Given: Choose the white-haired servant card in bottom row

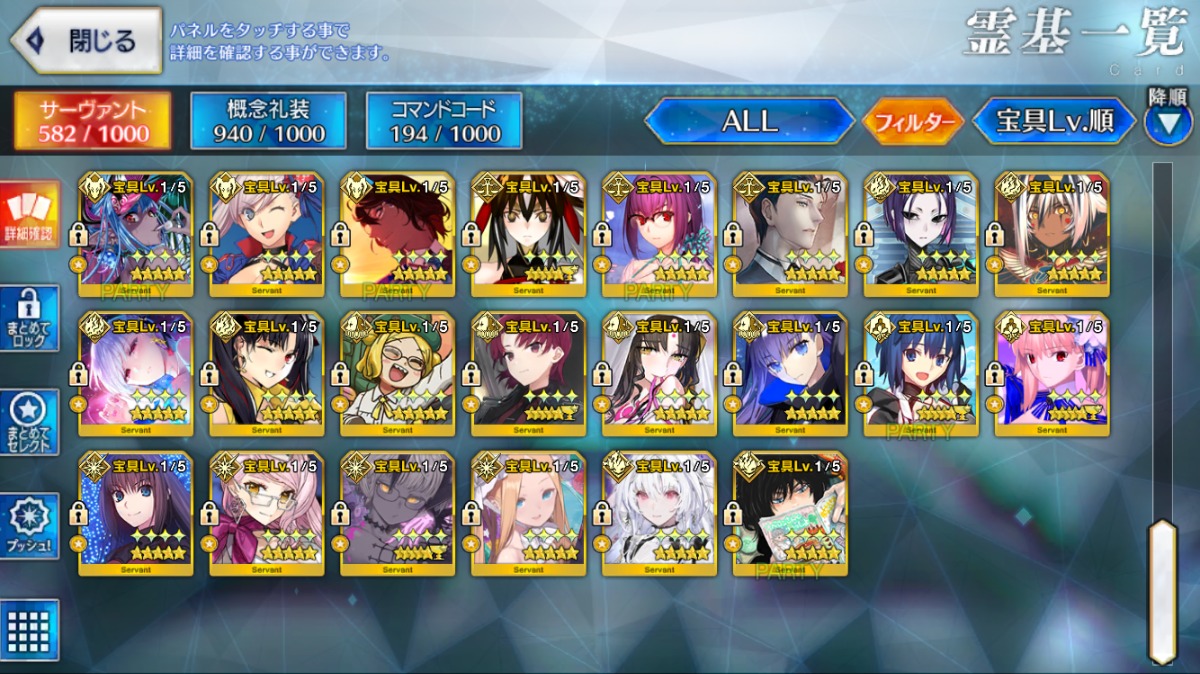Looking at the screenshot, I should (x=659, y=515).
